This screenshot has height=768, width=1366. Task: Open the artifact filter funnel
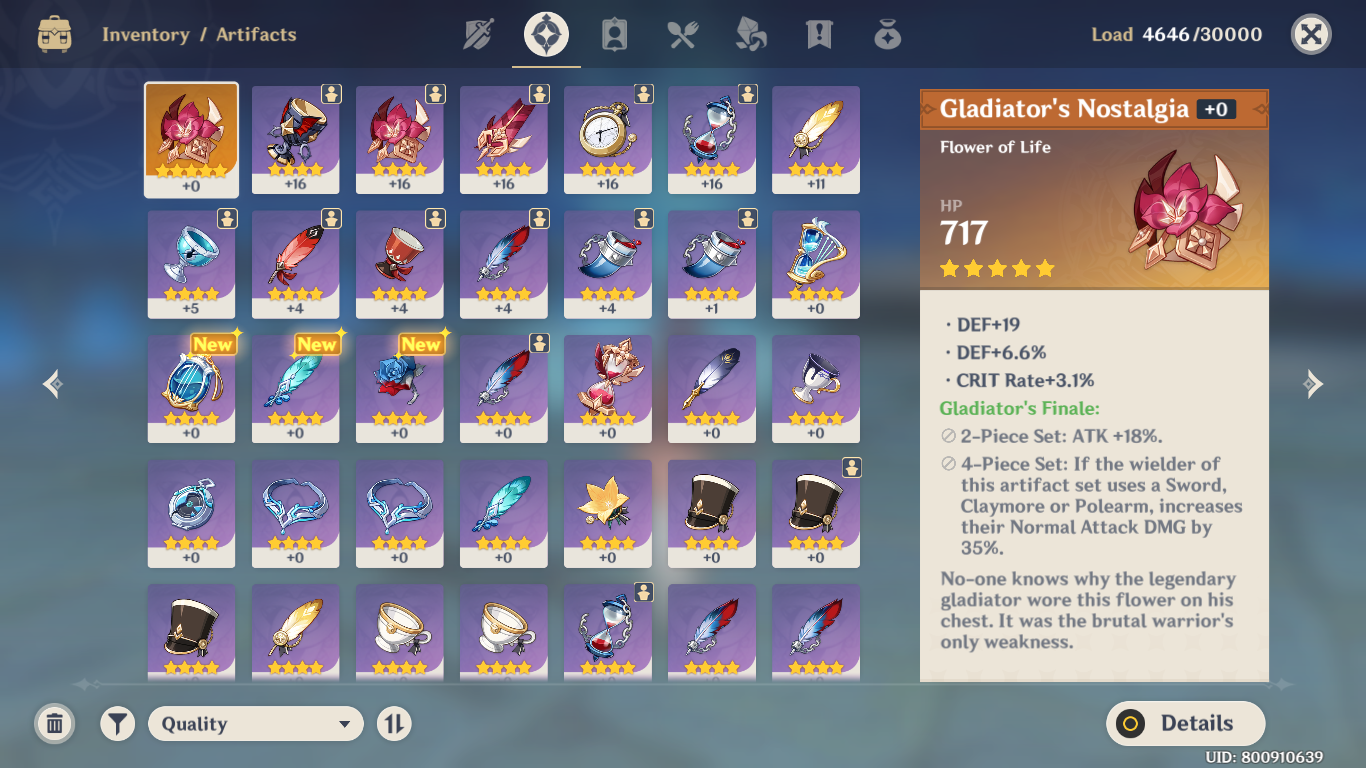[118, 724]
